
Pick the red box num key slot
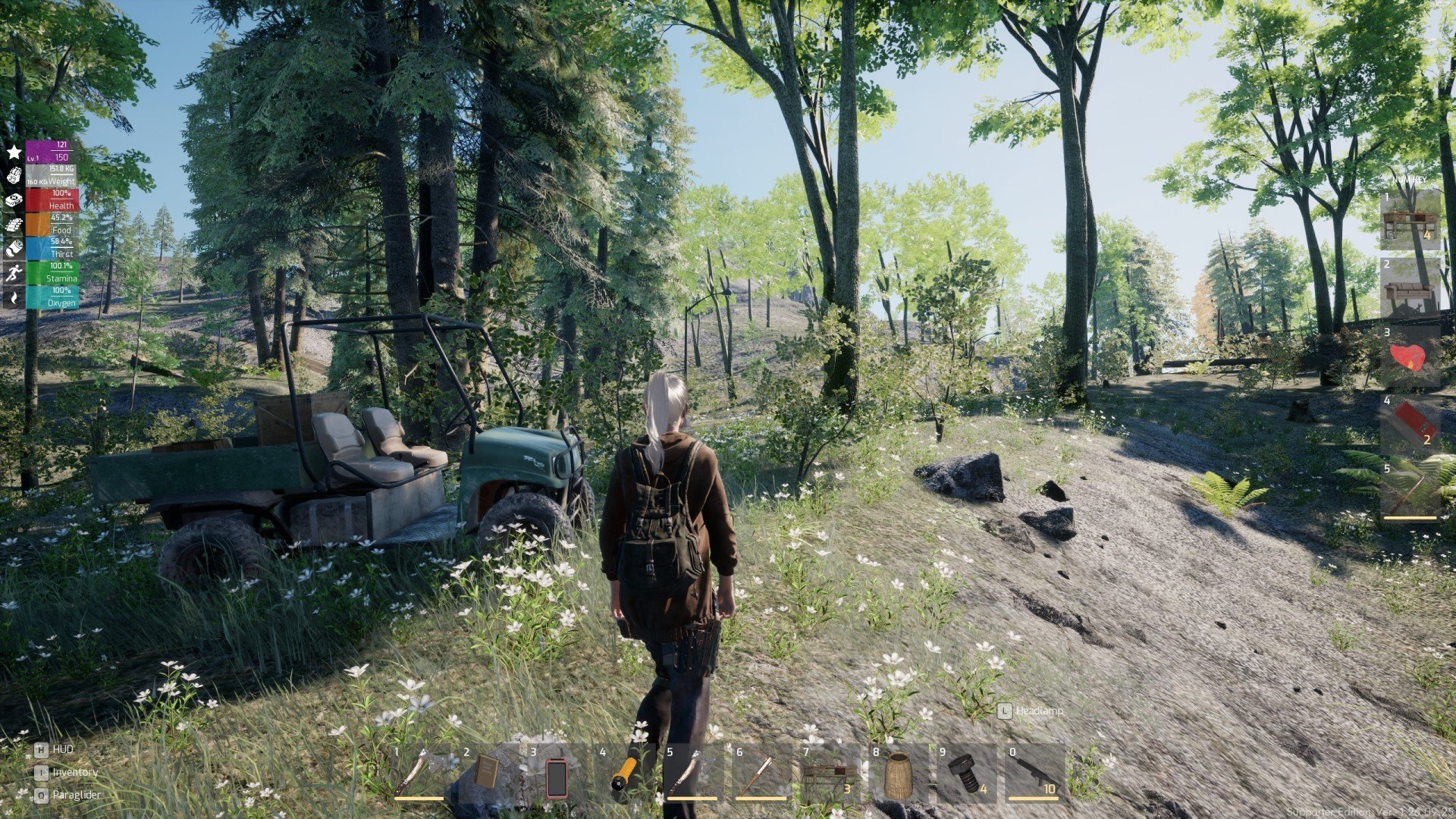pyautogui.click(x=1410, y=425)
